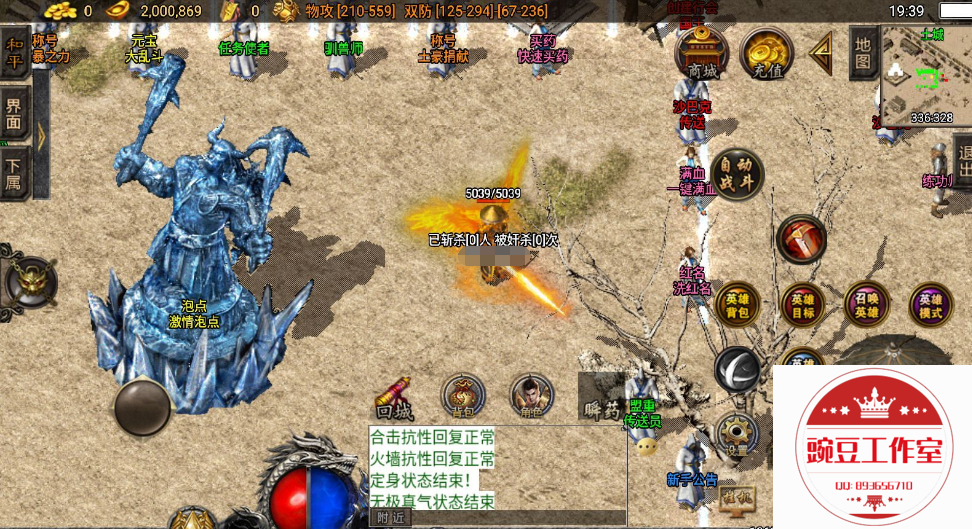Image resolution: width=972 pixels, height=529 pixels.
Task: Select 英雄目标 hero target
Action: pos(802,305)
